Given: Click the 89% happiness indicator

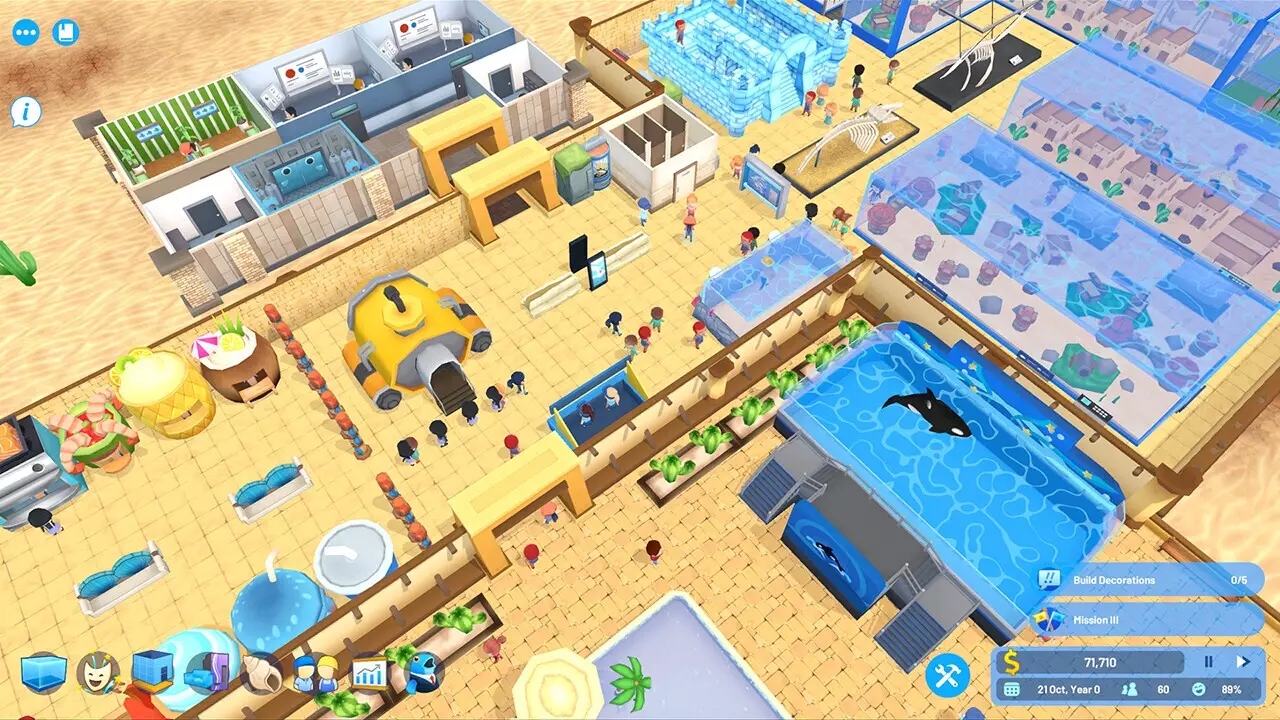Looking at the screenshot, I should pos(1230,690).
